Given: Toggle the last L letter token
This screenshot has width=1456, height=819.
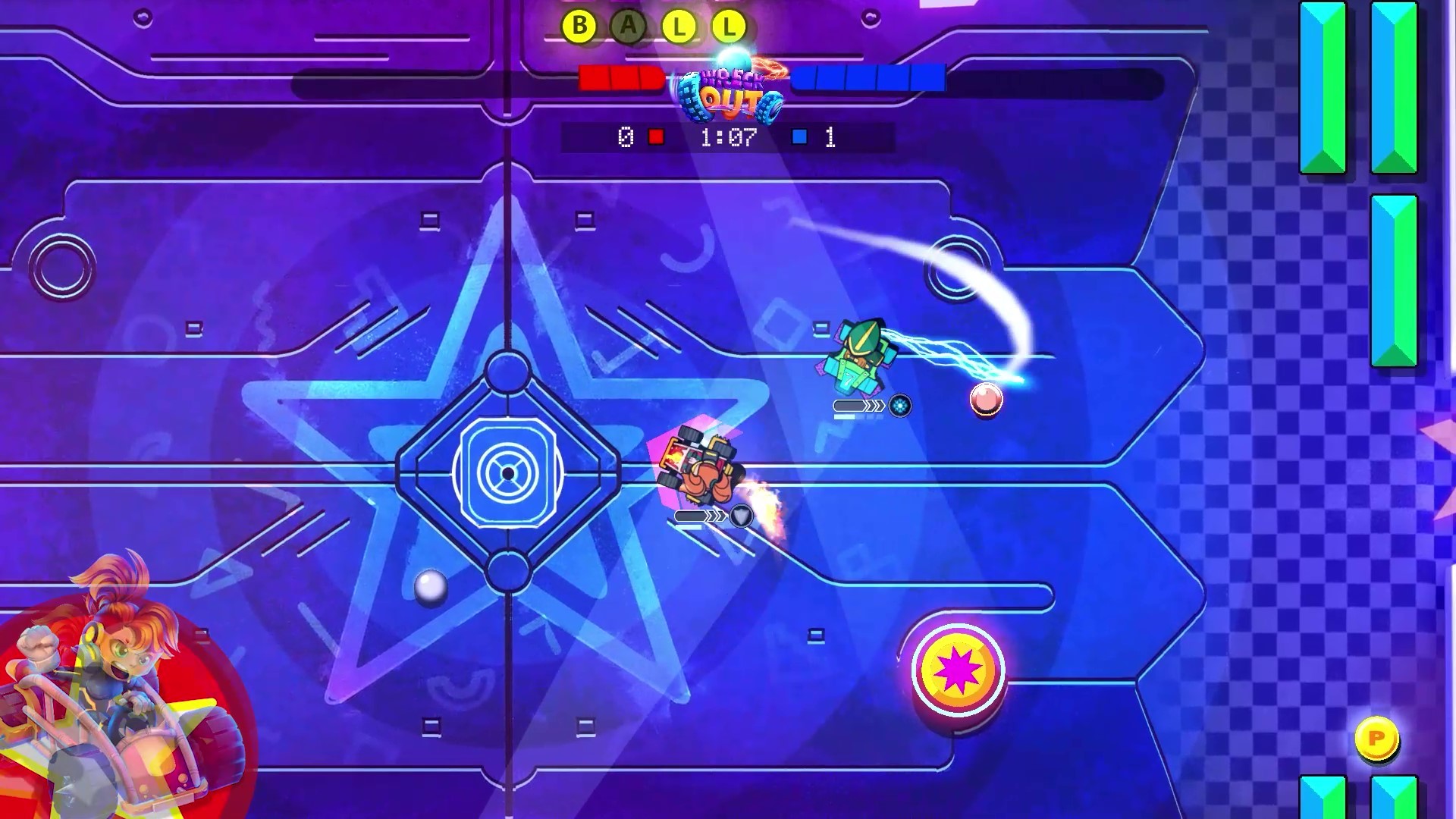Looking at the screenshot, I should tap(730, 27).
